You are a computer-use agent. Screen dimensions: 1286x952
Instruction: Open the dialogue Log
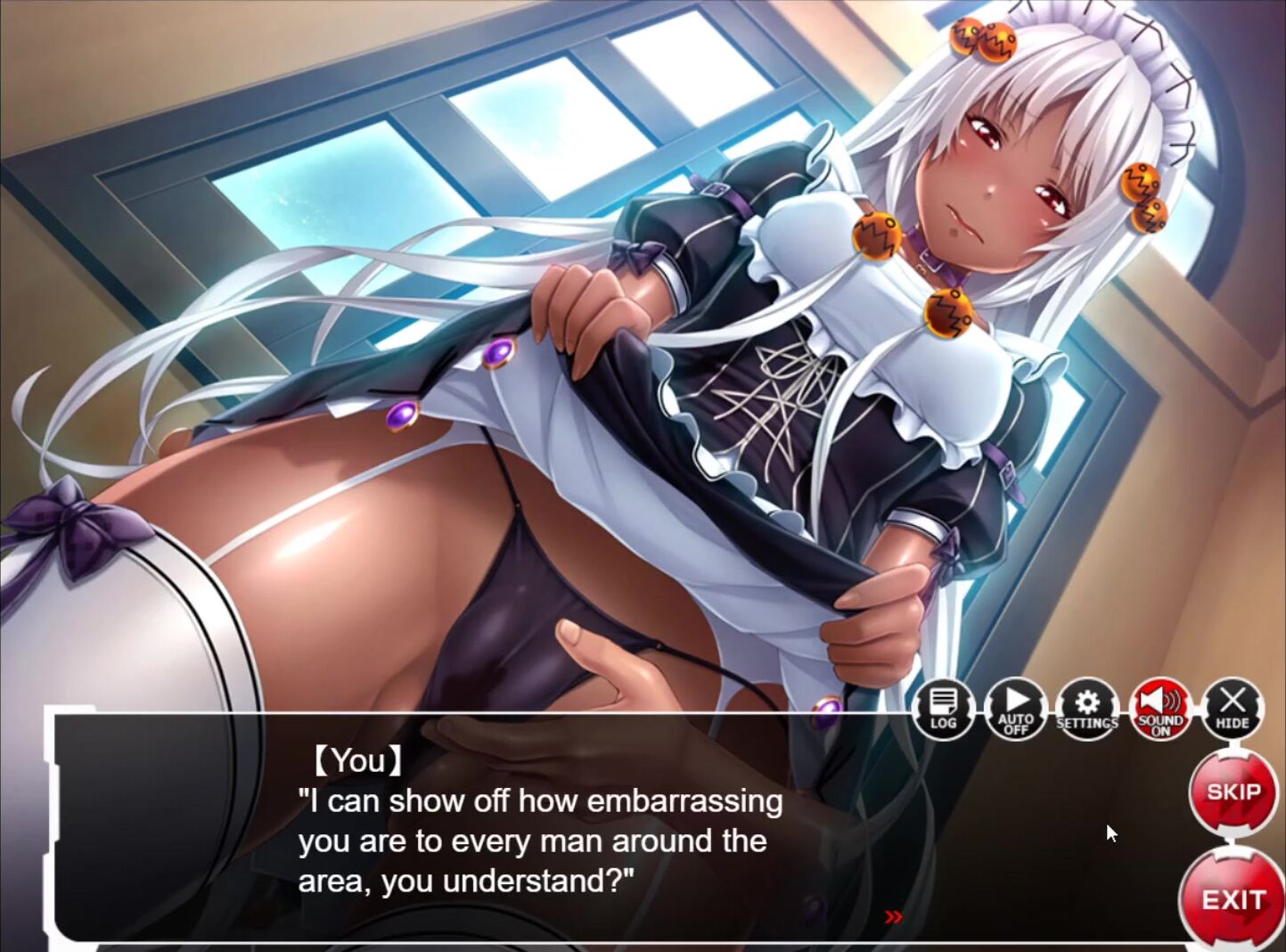[943, 710]
